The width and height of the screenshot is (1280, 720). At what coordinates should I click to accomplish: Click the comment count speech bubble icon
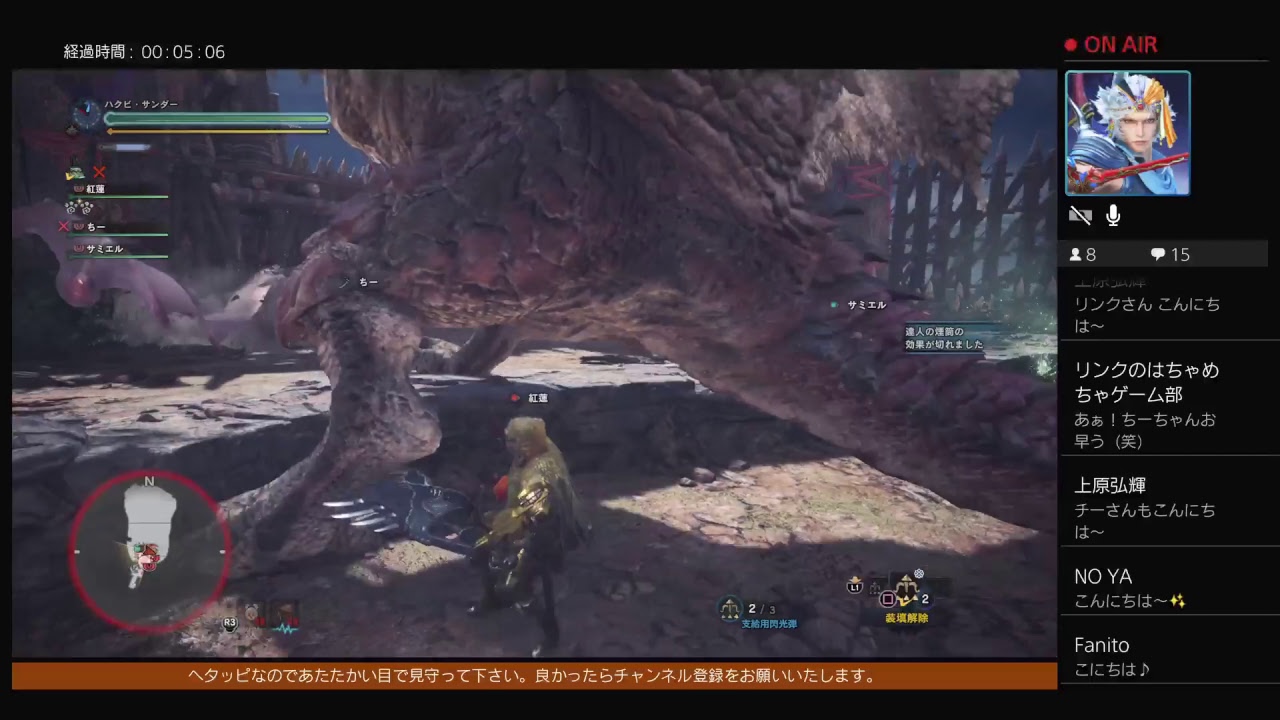[1157, 254]
